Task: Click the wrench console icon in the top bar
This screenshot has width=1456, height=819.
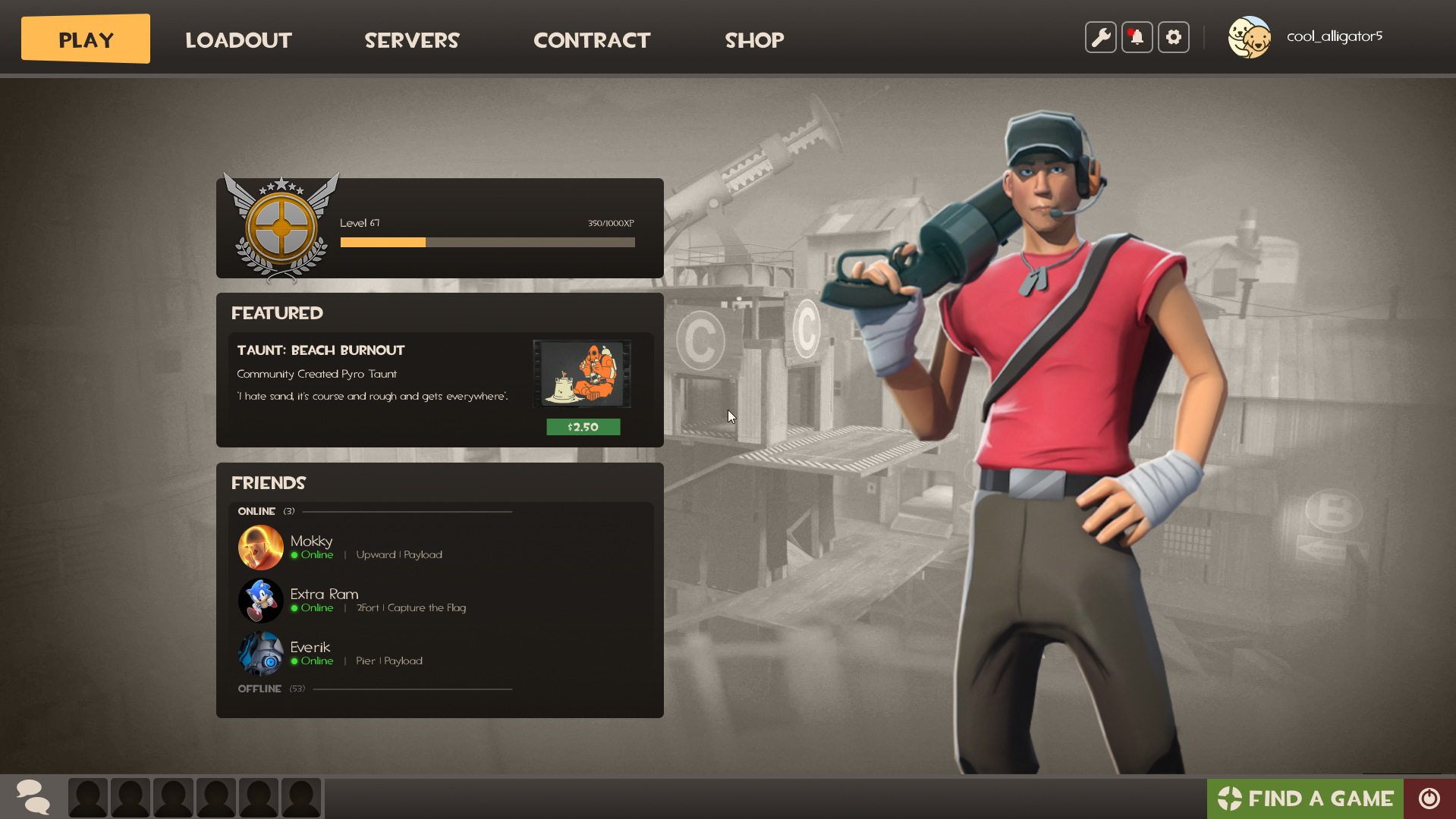Action: 1100,36
